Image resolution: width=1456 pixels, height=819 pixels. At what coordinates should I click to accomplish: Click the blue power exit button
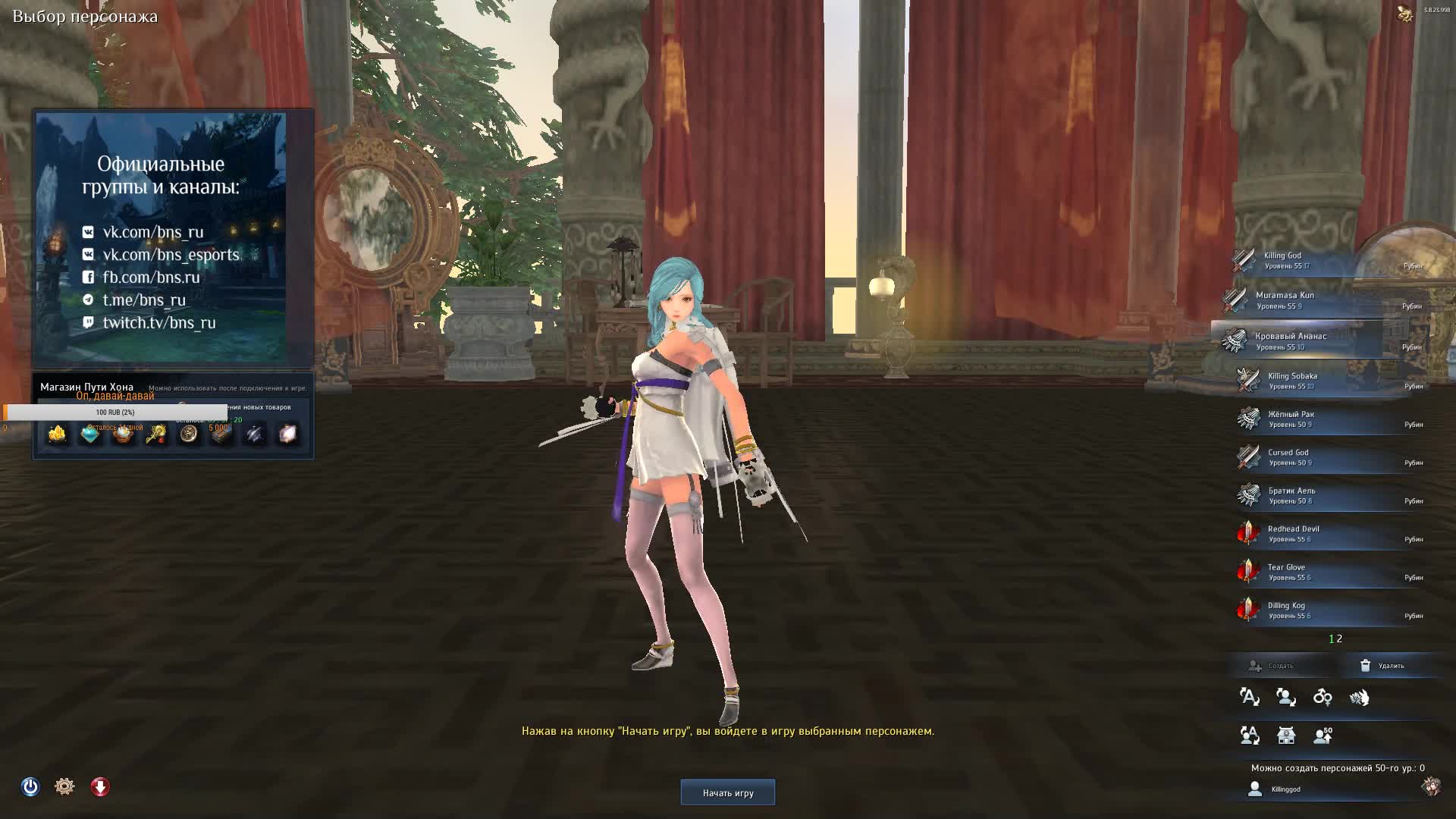click(x=30, y=786)
